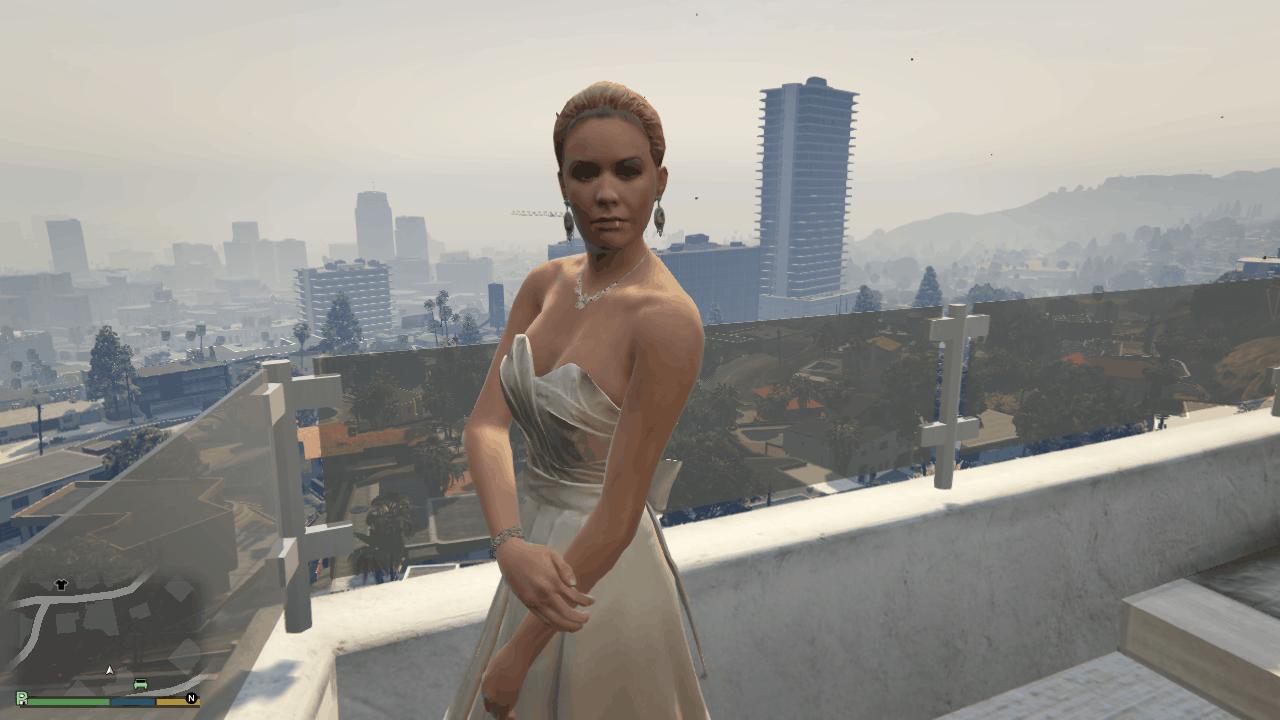The width and height of the screenshot is (1280, 720).
Task: Select the building block shape on the minimap
Action: tap(64, 624)
